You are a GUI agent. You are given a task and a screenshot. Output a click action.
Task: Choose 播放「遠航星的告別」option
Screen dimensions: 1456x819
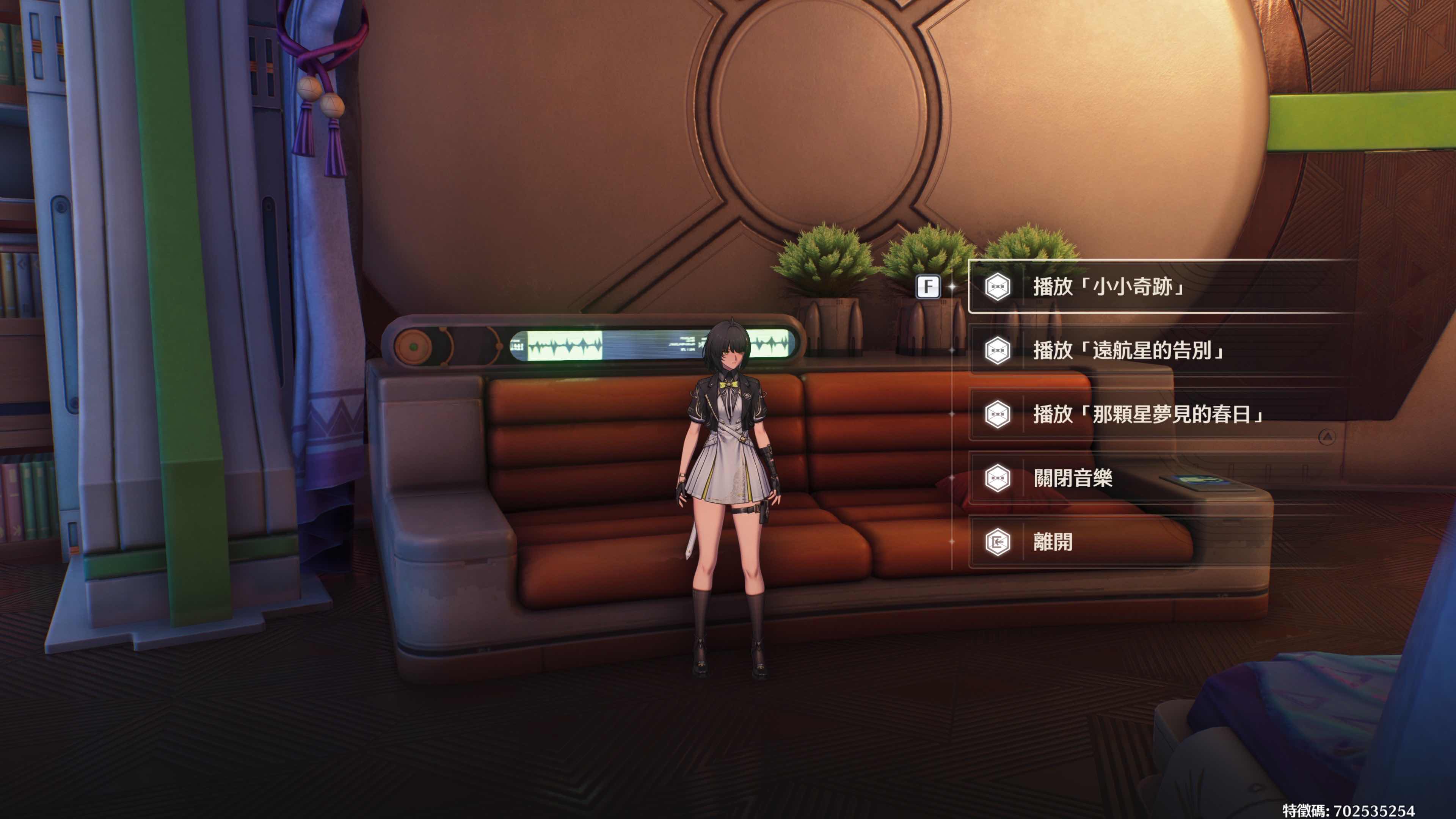tap(1128, 350)
